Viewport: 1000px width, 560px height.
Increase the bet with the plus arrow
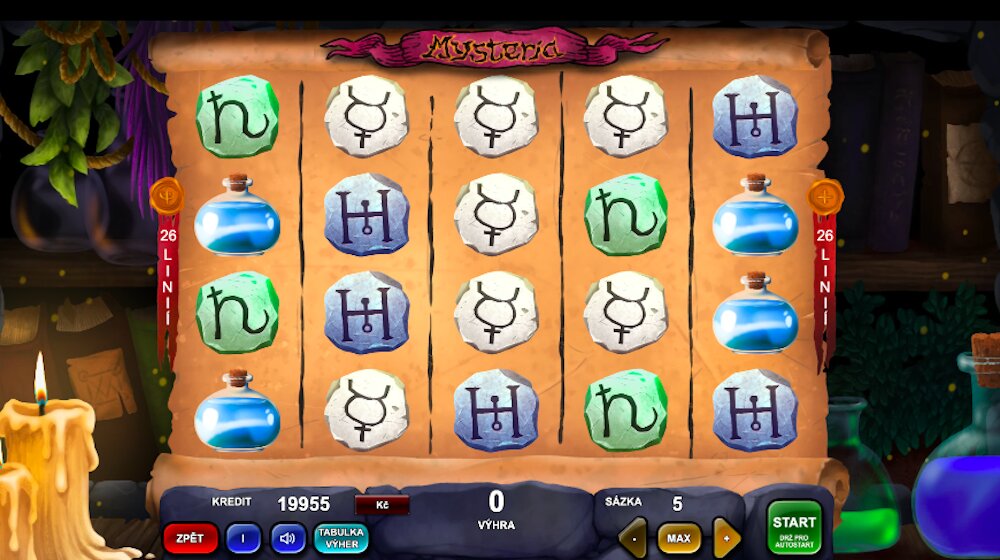[726, 539]
